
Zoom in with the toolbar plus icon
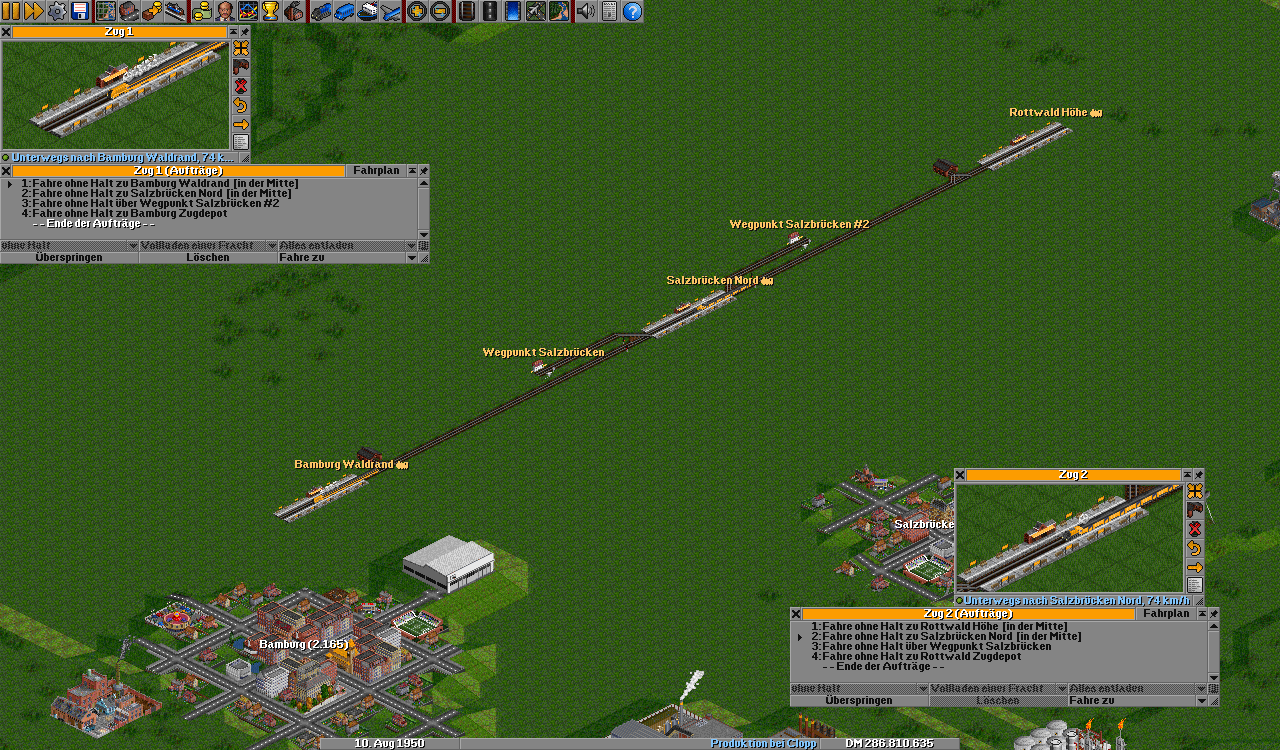point(416,11)
